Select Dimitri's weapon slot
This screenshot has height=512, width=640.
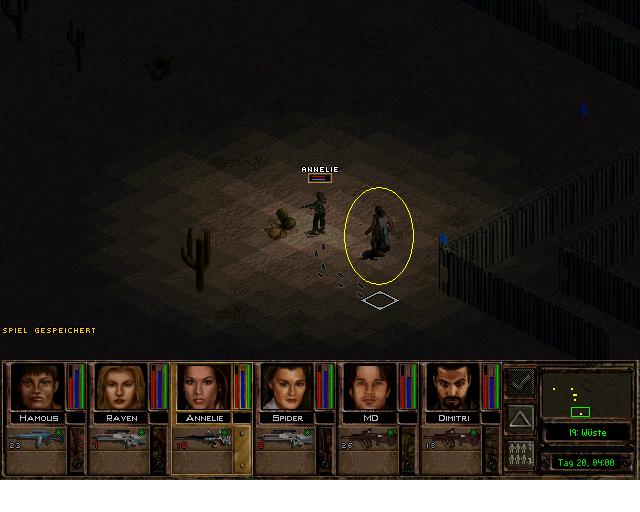tap(455, 439)
